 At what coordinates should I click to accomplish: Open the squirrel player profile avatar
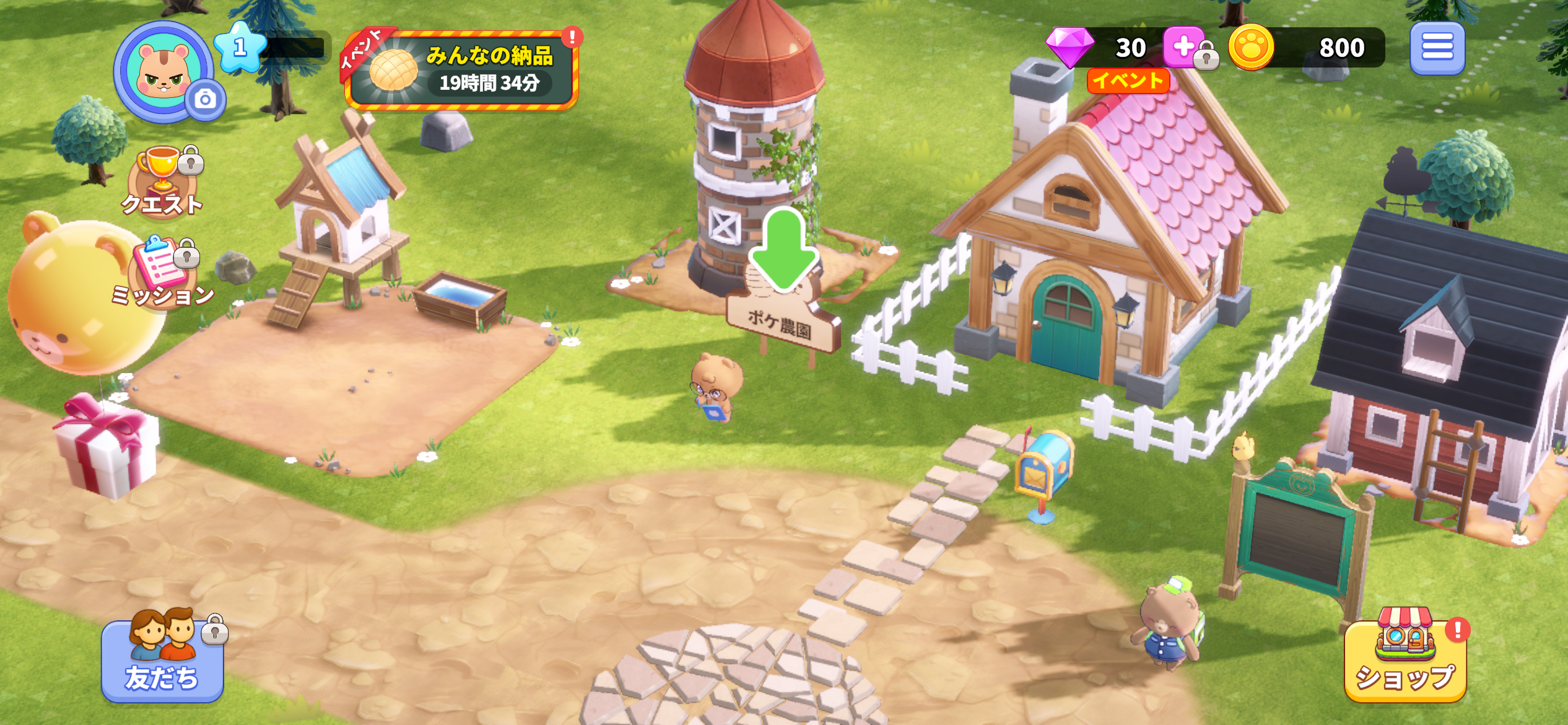point(163,71)
